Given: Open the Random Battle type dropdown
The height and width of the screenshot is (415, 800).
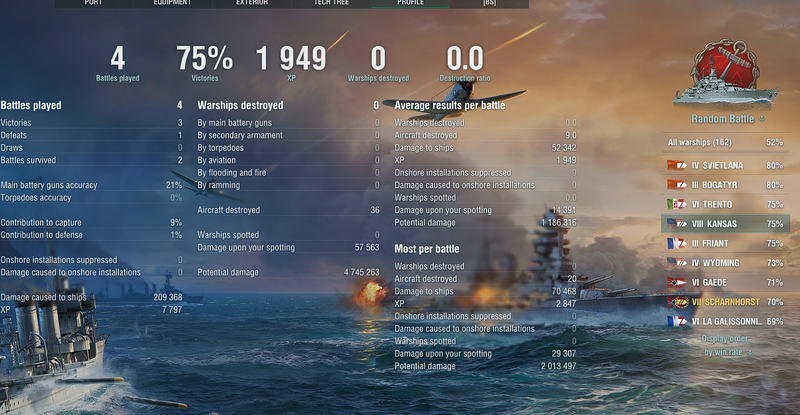Looking at the screenshot, I should point(726,118).
